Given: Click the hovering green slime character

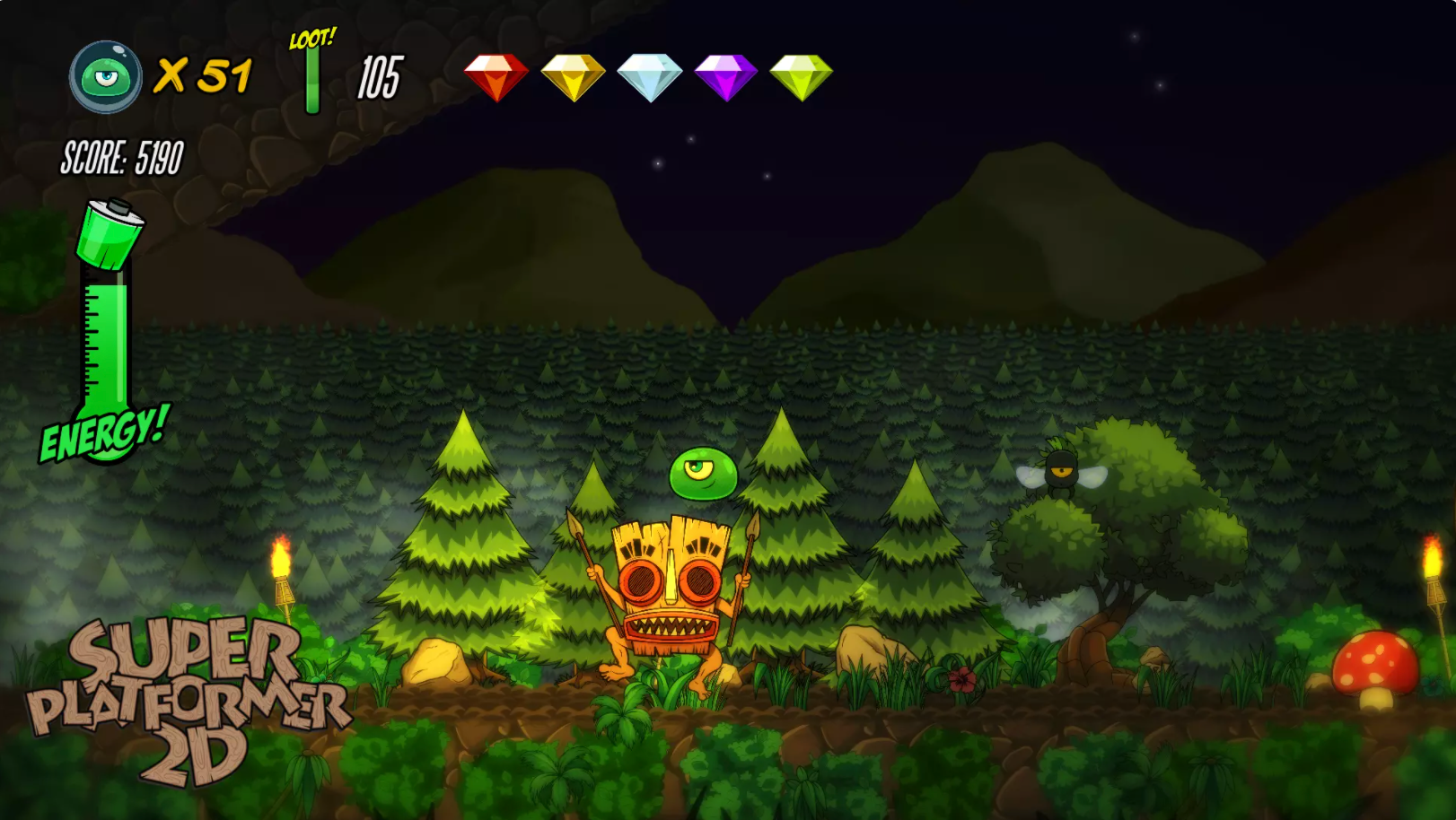Looking at the screenshot, I should tap(702, 473).
